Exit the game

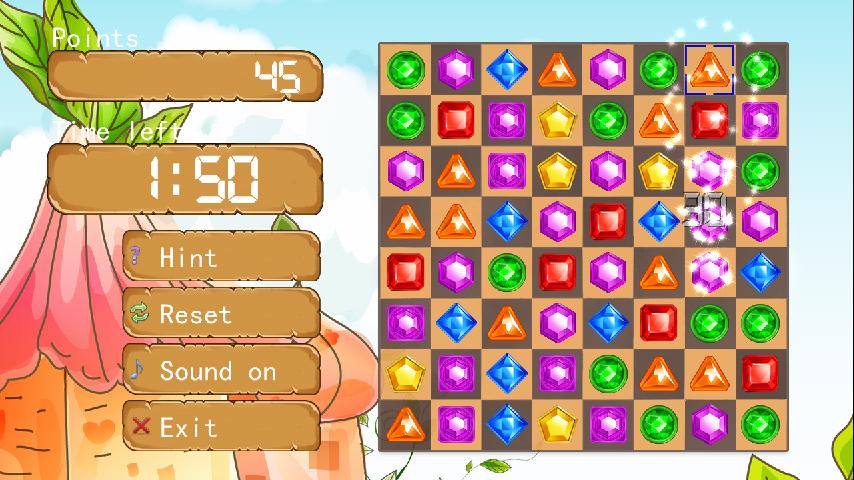221,427
